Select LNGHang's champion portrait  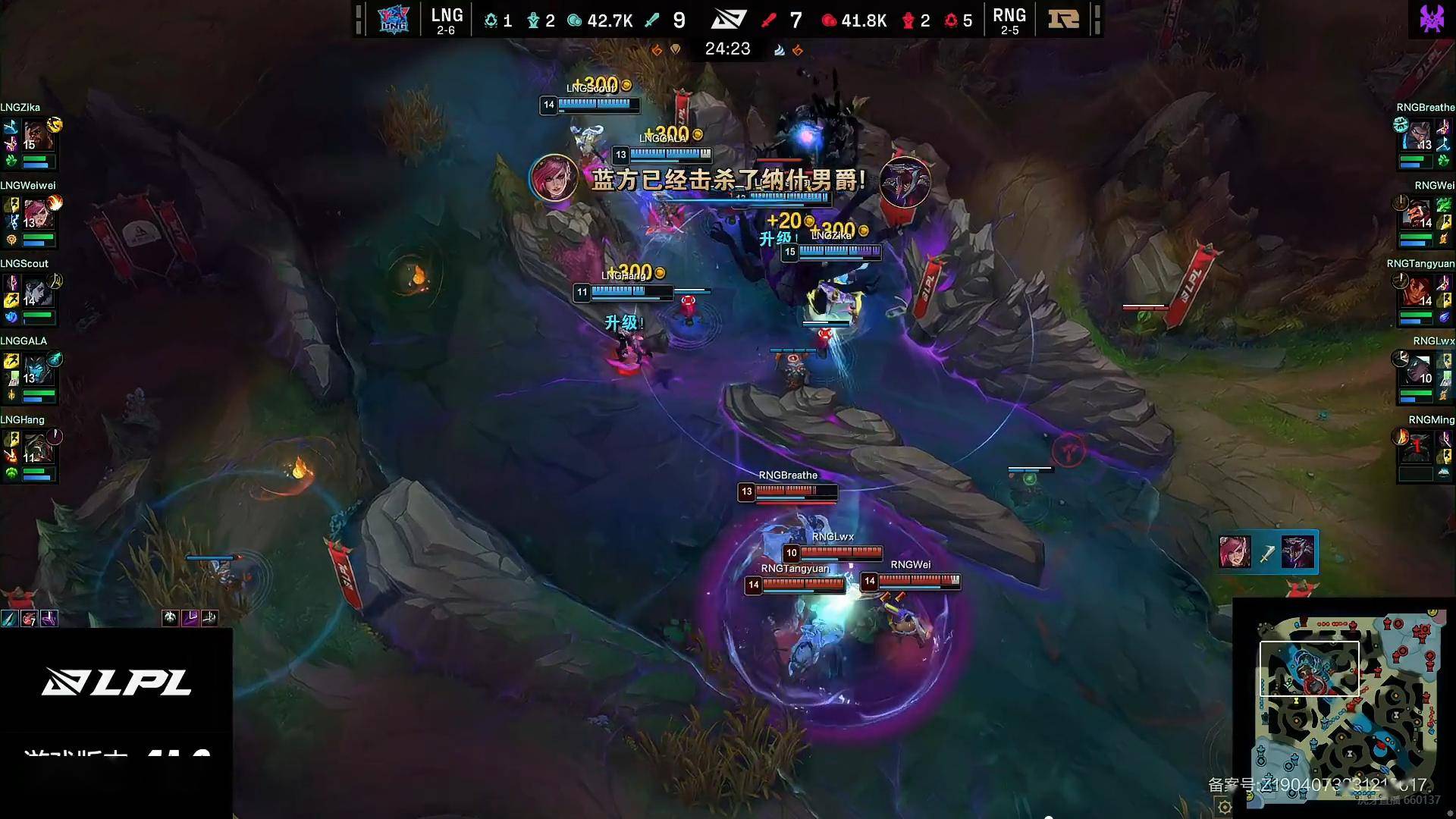pyautogui.click(x=36, y=449)
